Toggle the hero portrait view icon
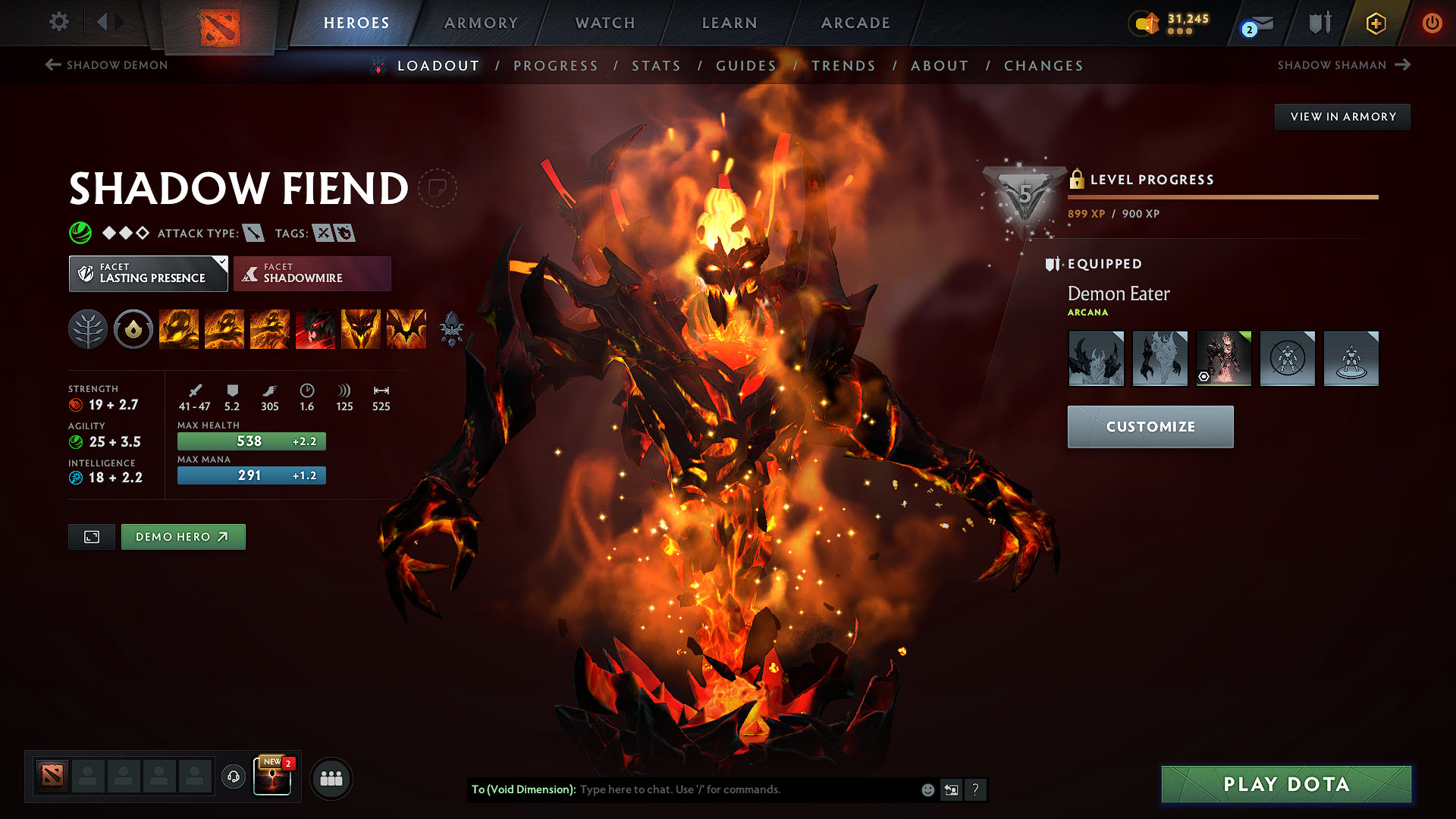Screen dimensions: 1456x819 [x=91, y=536]
